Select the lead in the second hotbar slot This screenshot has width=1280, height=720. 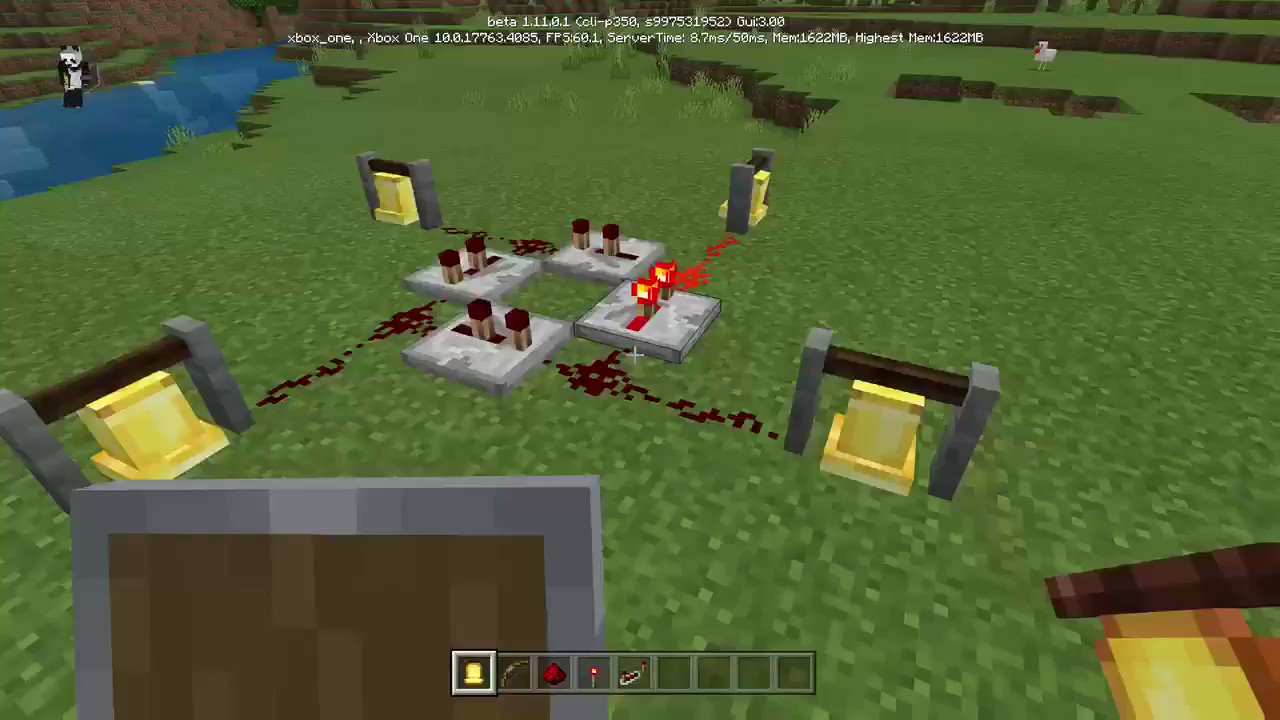514,673
